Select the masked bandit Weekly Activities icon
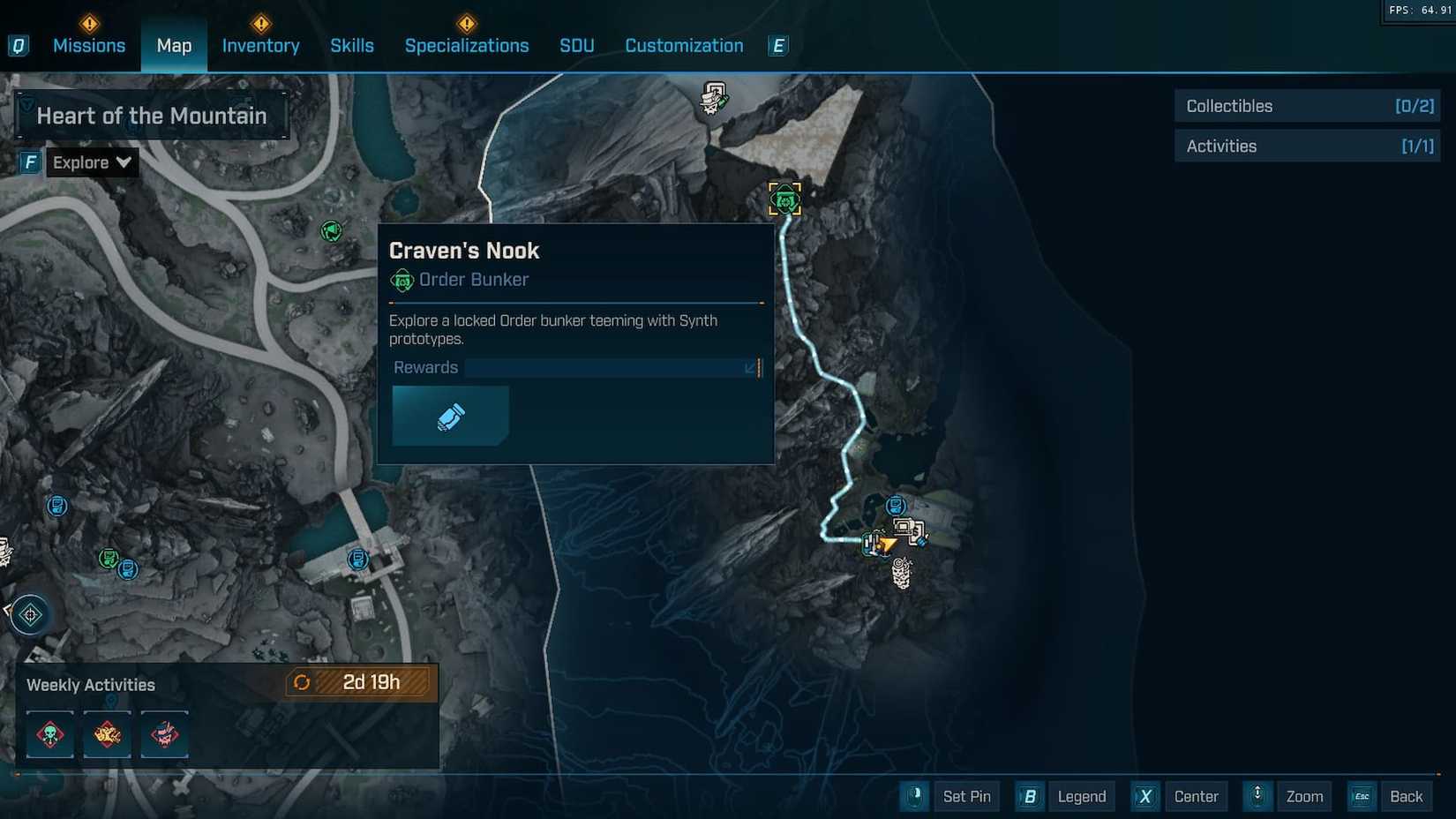Viewport: 1456px width, 819px height. 164,733
